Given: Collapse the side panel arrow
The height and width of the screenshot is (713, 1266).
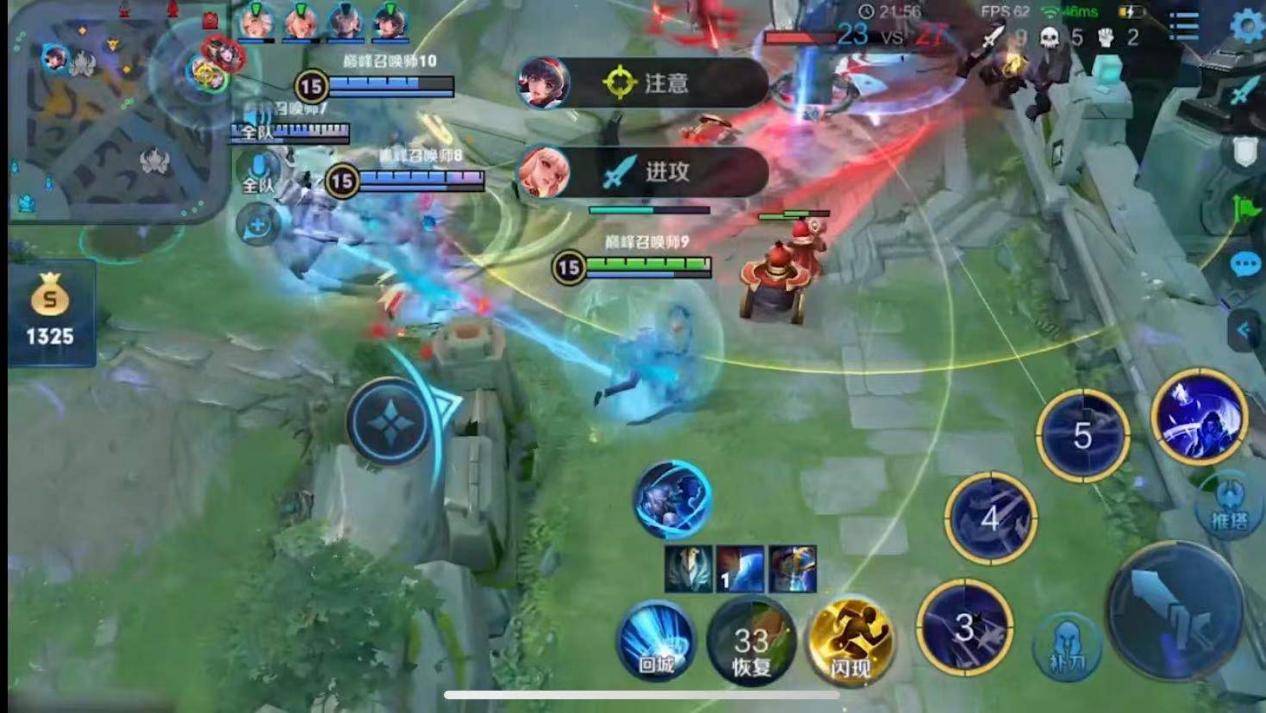Looking at the screenshot, I should coord(1245,329).
